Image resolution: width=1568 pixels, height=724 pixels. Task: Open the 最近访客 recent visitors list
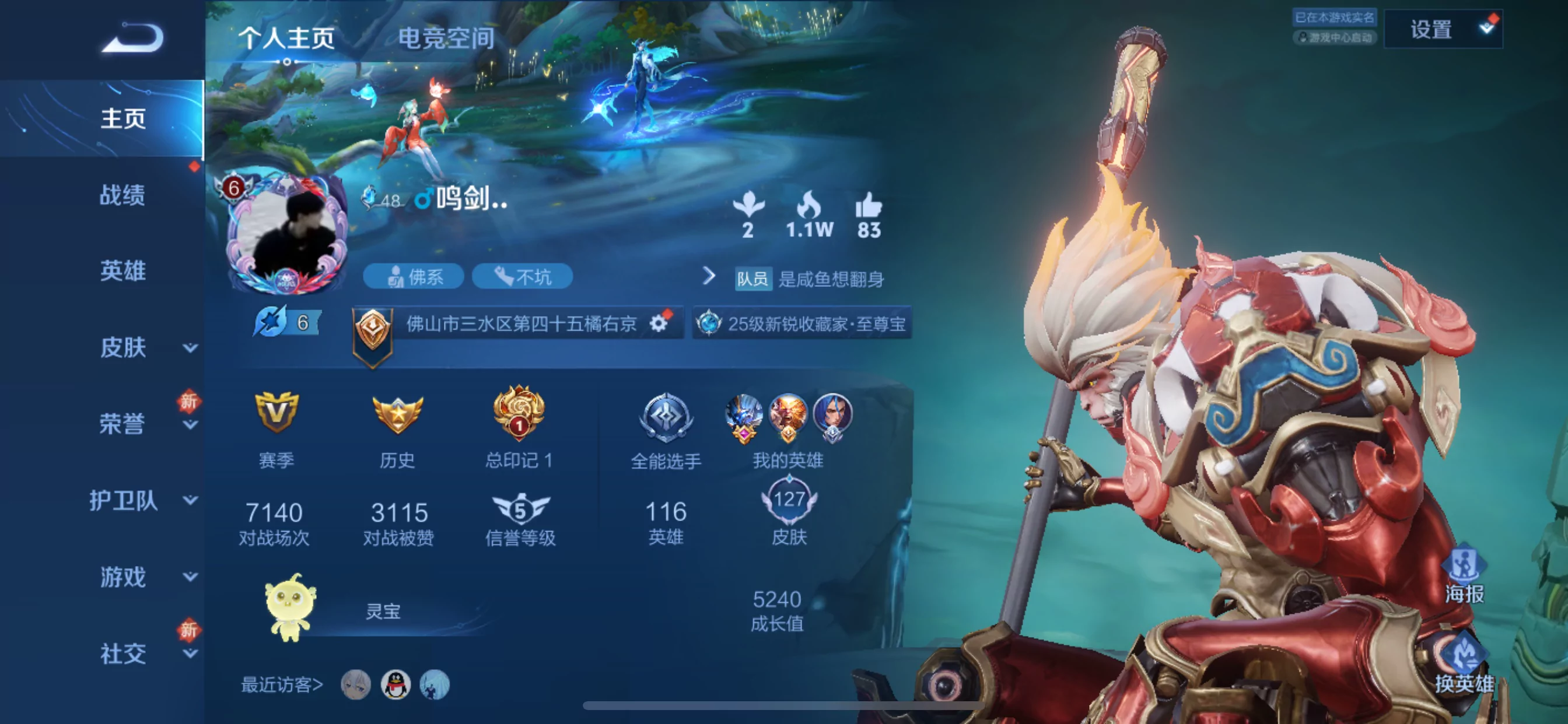pyautogui.click(x=281, y=685)
